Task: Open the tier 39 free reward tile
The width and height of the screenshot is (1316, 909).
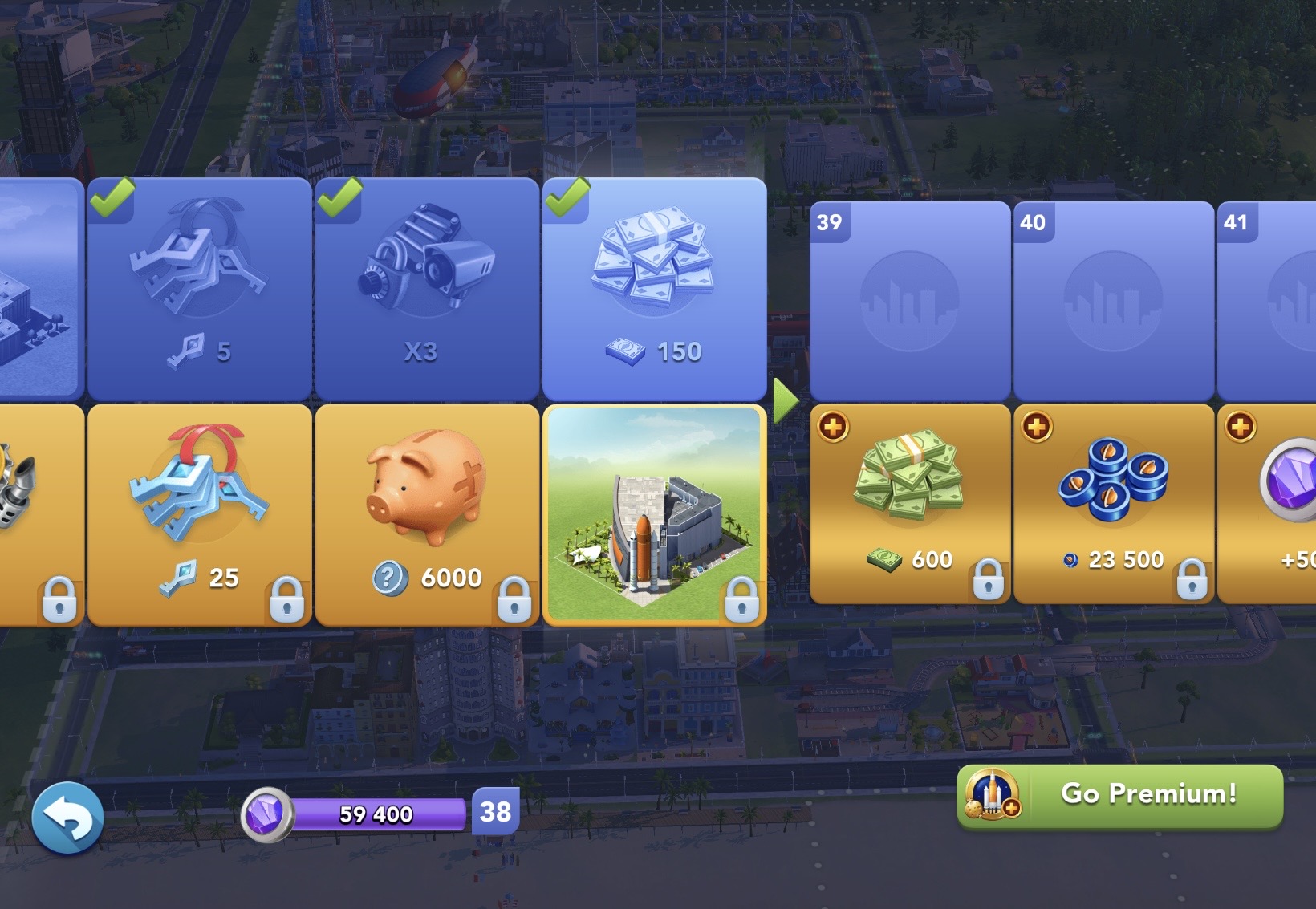Action: tap(910, 301)
